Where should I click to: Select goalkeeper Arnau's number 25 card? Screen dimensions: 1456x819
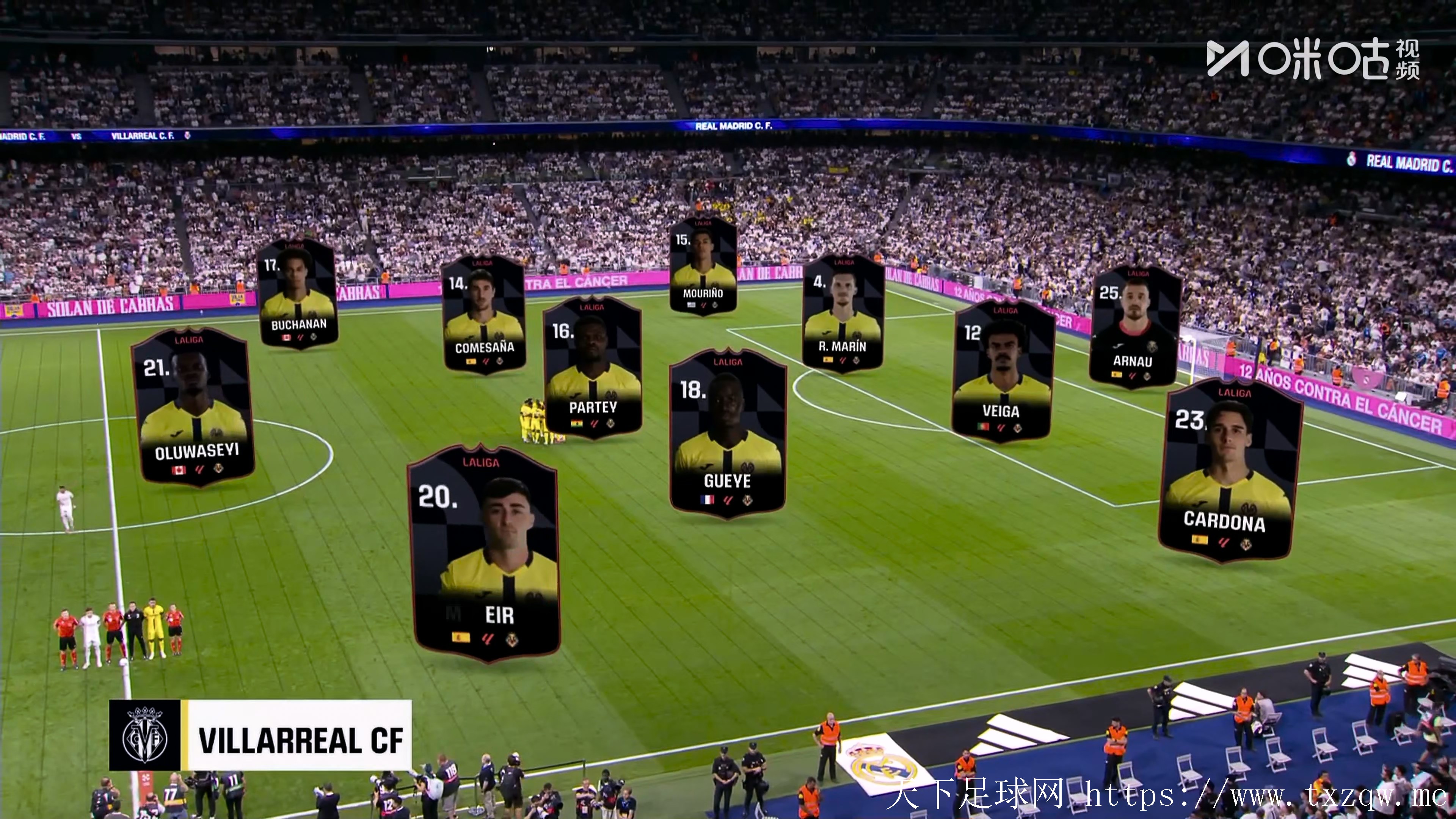click(1134, 327)
